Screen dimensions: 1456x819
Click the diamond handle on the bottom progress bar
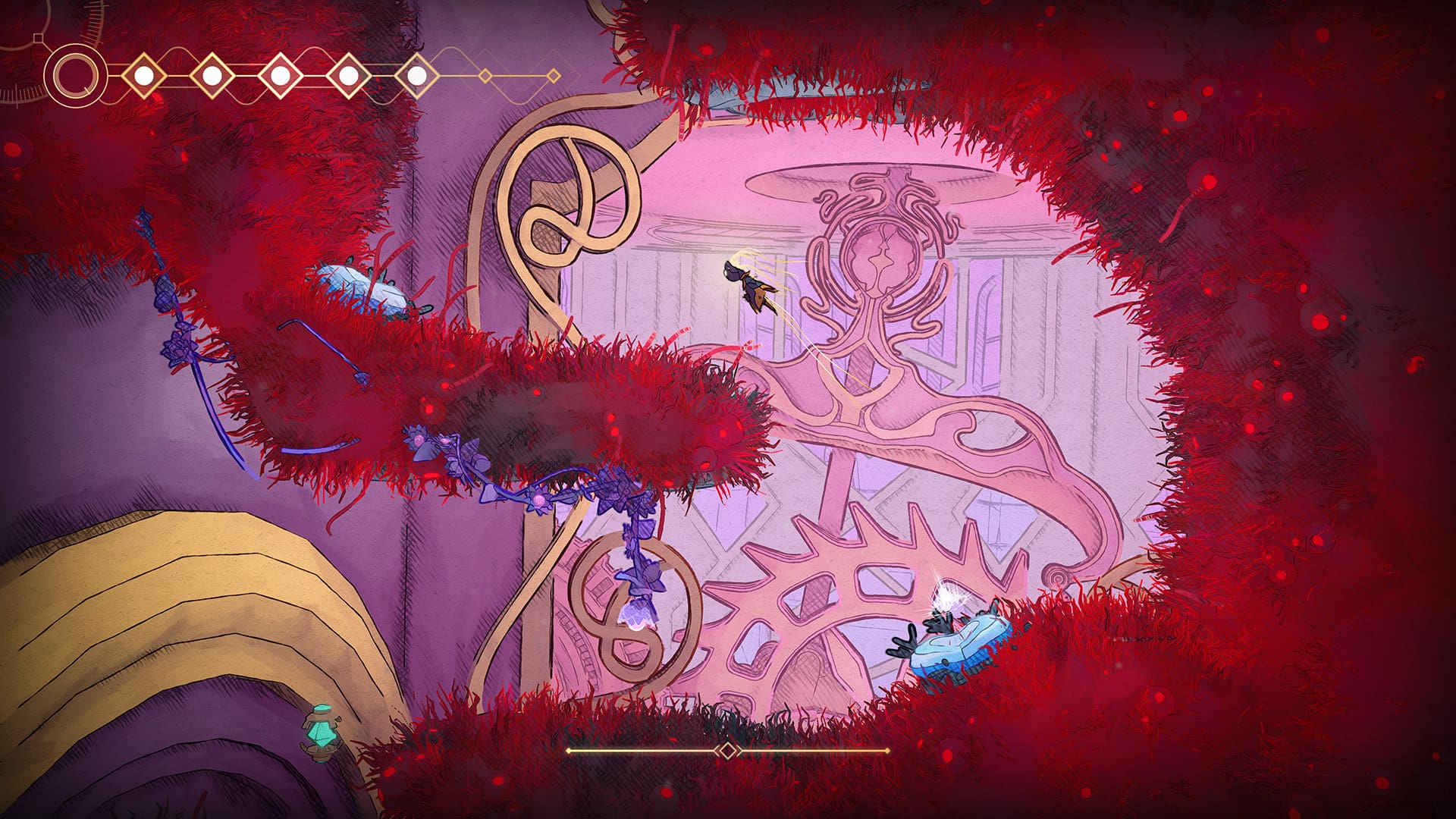pyautogui.click(x=726, y=752)
